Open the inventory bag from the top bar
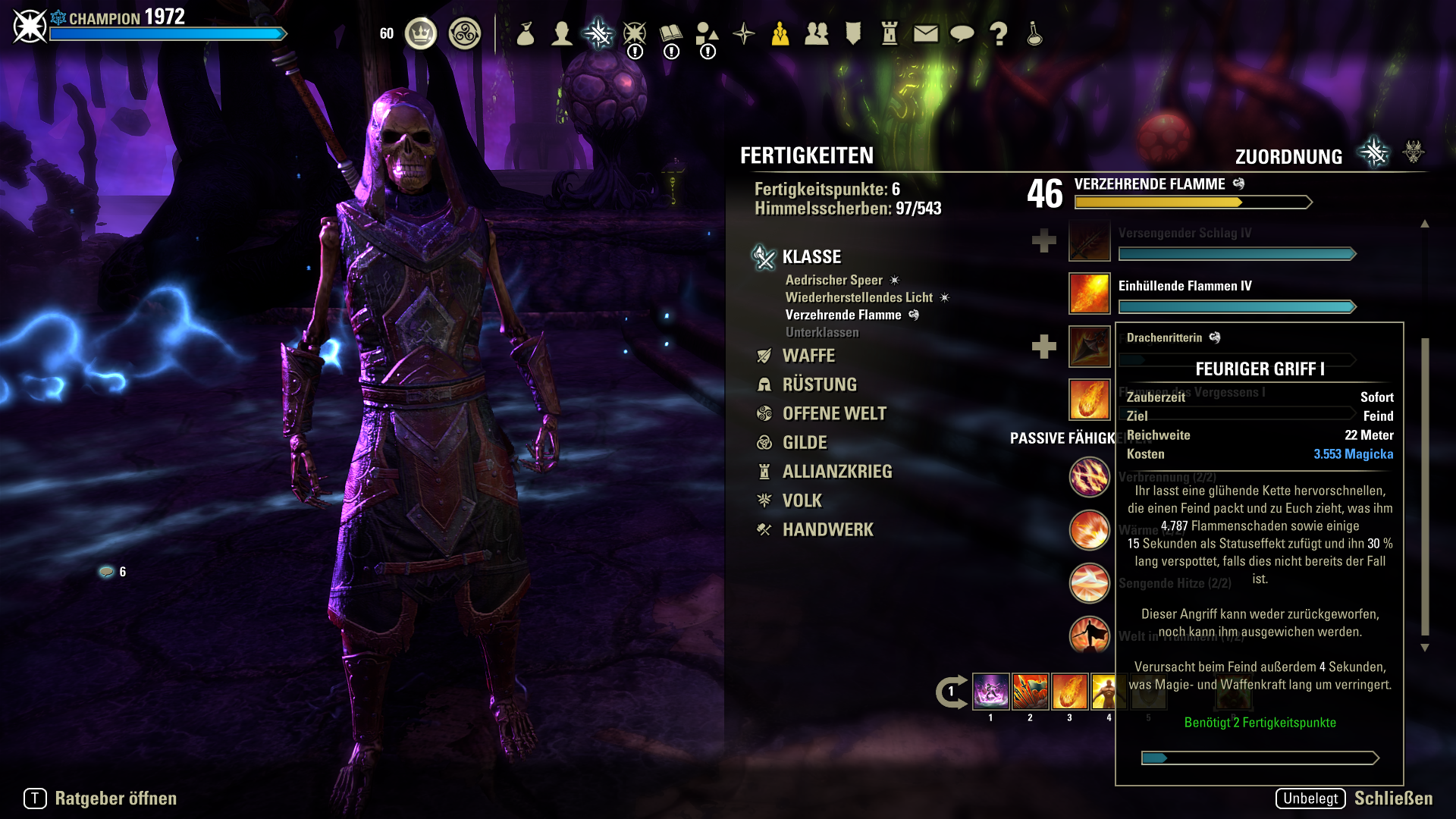 (x=526, y=33)
